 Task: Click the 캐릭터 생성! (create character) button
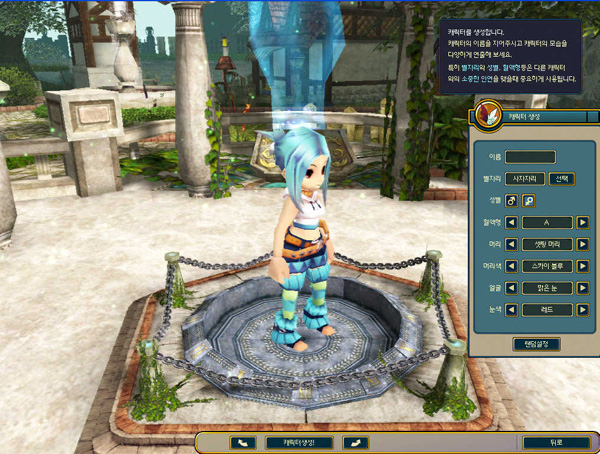(297, 441)
